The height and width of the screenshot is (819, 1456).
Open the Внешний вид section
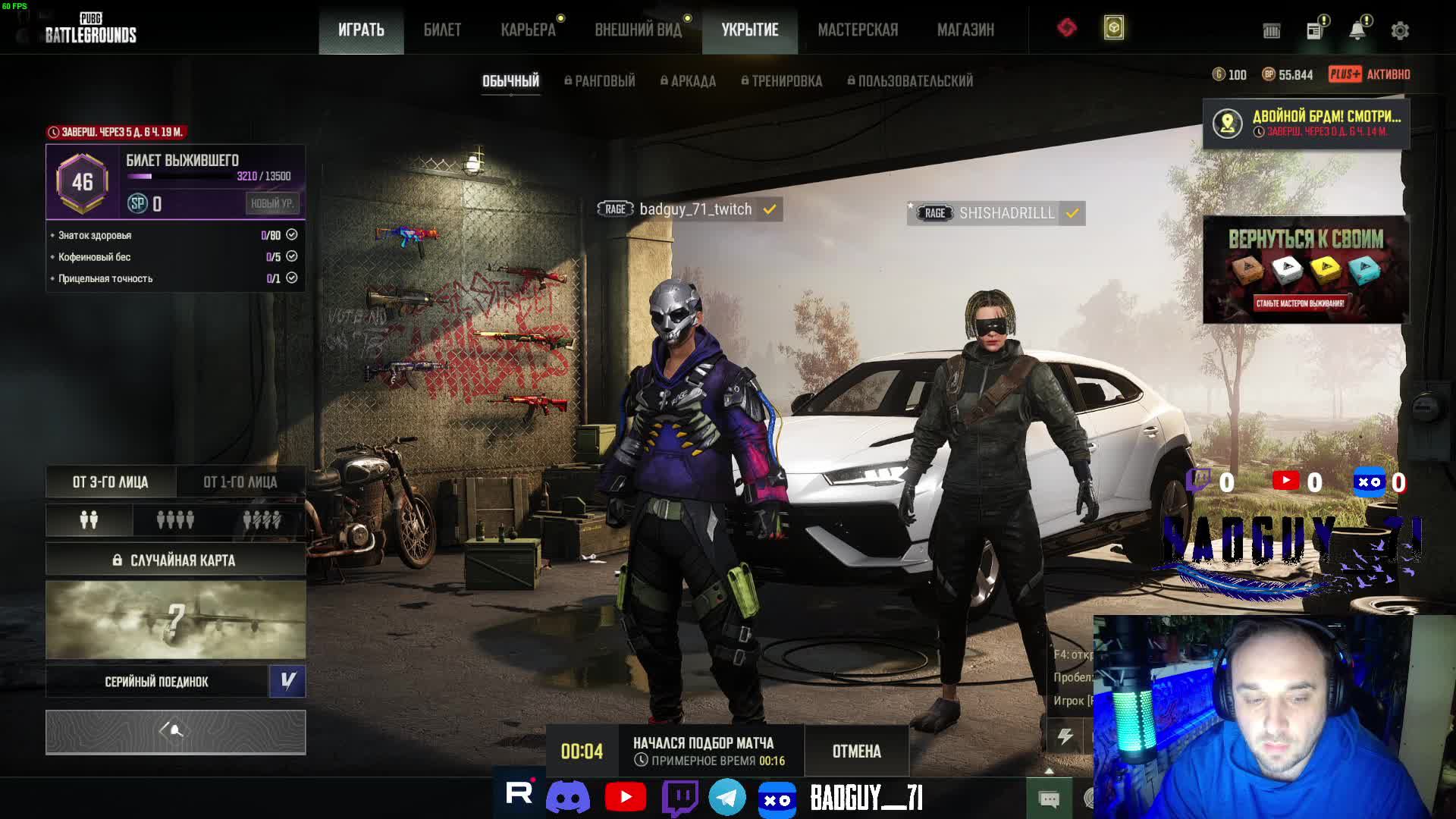638,30
